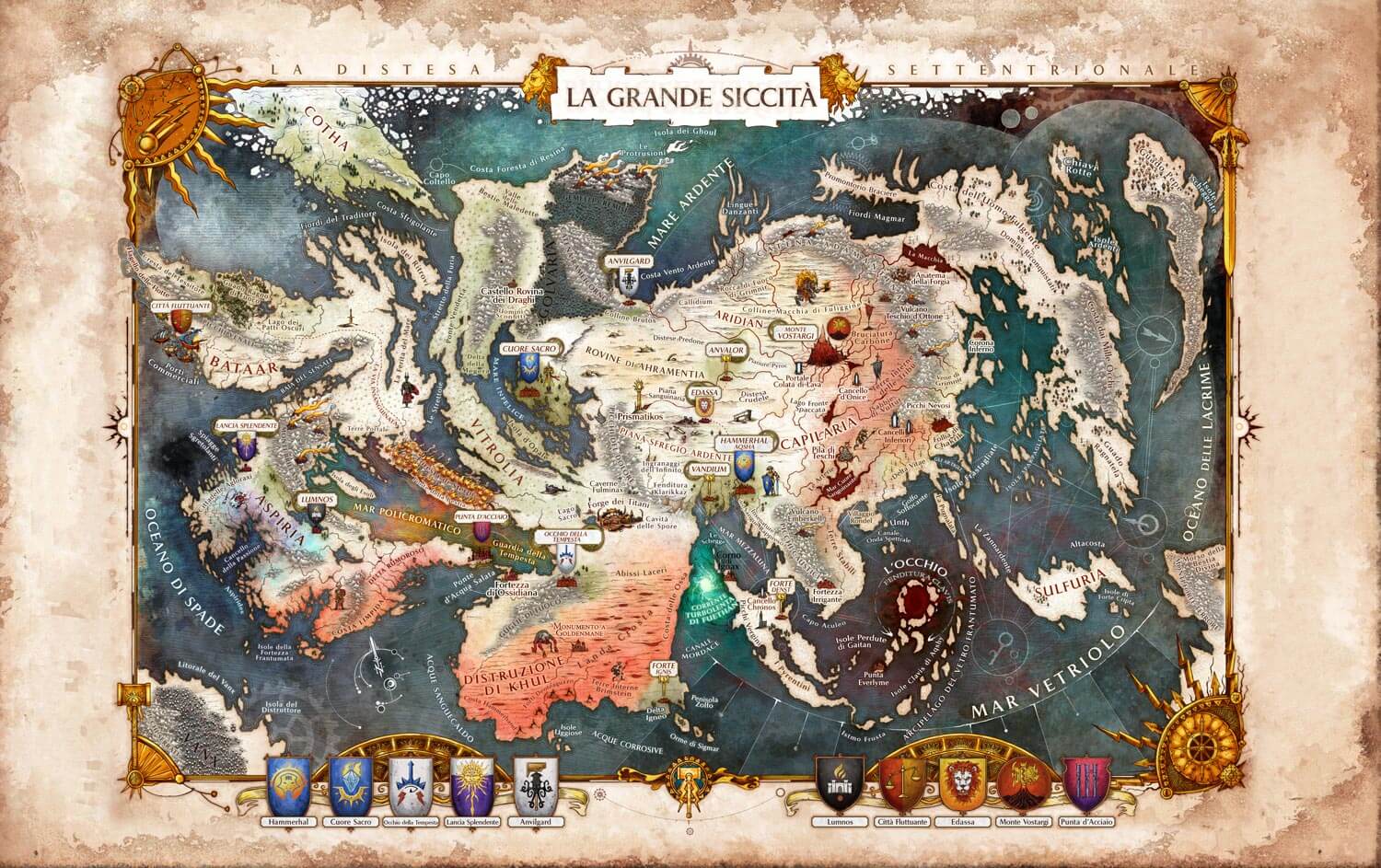
Task: Select the Punta d'Acciaio legend shield
Action: coord(1084,785)
